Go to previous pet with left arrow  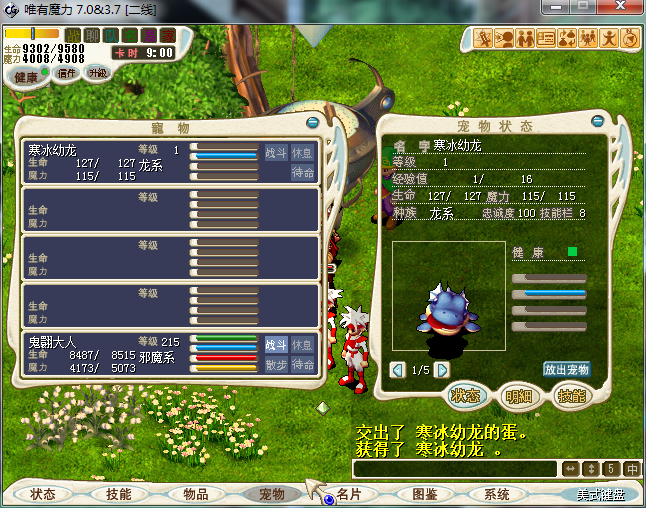(x=398, y=370)
